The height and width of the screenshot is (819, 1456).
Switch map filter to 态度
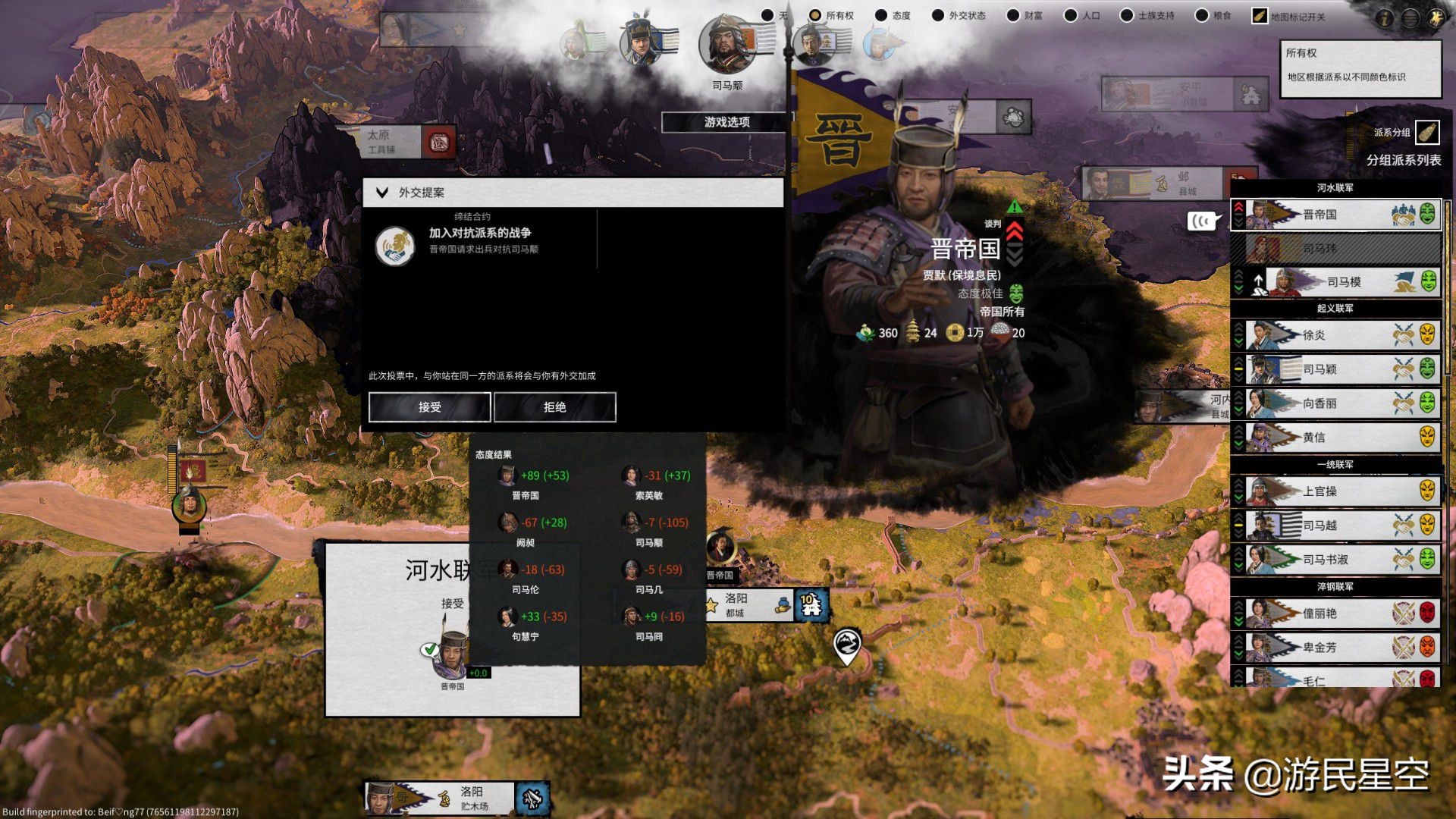pyautogui.click(x=881, y=15)
